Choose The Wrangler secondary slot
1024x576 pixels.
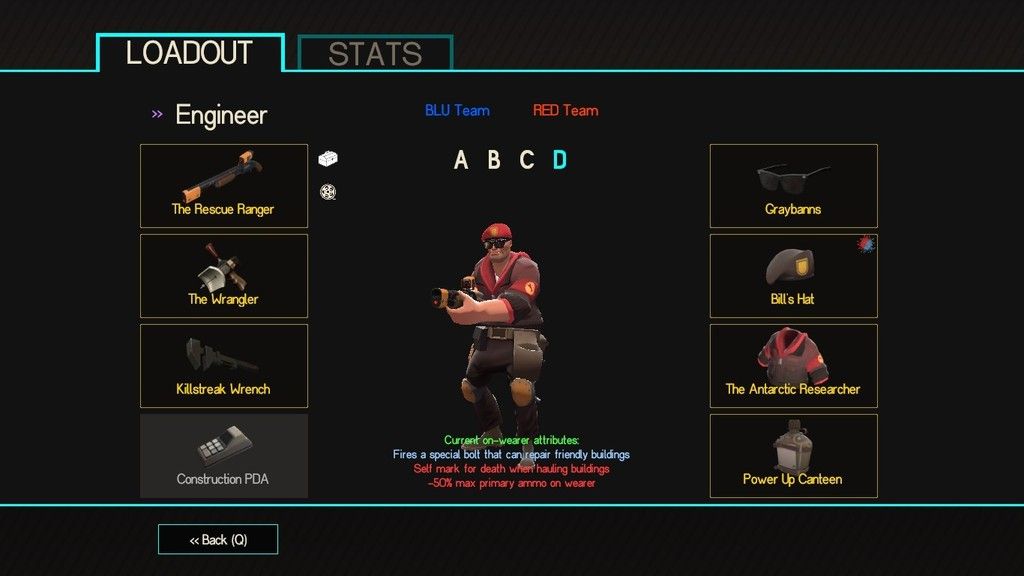coord(223,276)
